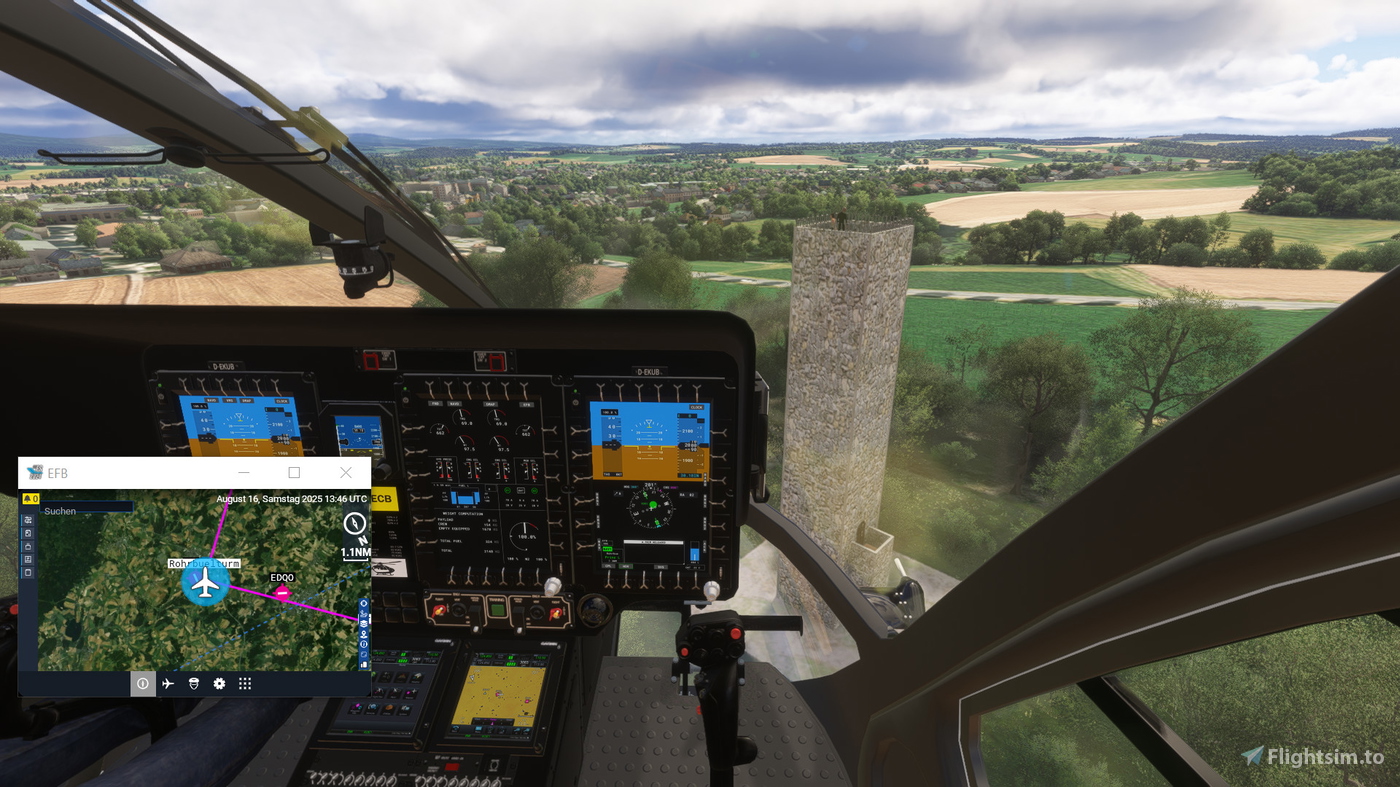The image size is (1400, 787).
Task: Toggle the map layers icon on the right toolbar
Action: [x=363, y=624]
